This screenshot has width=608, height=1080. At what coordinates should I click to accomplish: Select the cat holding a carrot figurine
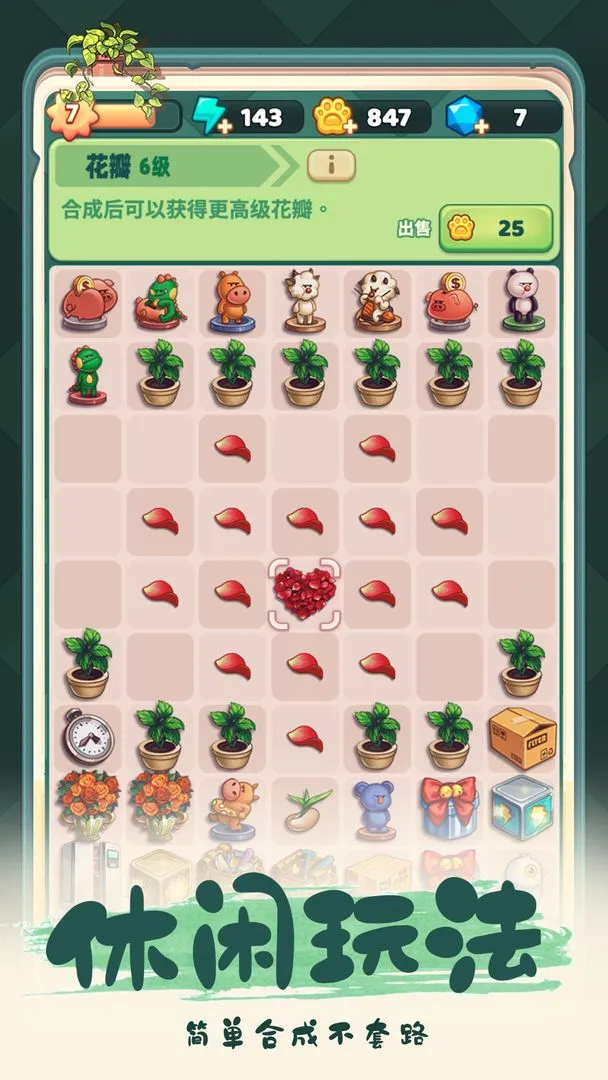tap(376, 301)
